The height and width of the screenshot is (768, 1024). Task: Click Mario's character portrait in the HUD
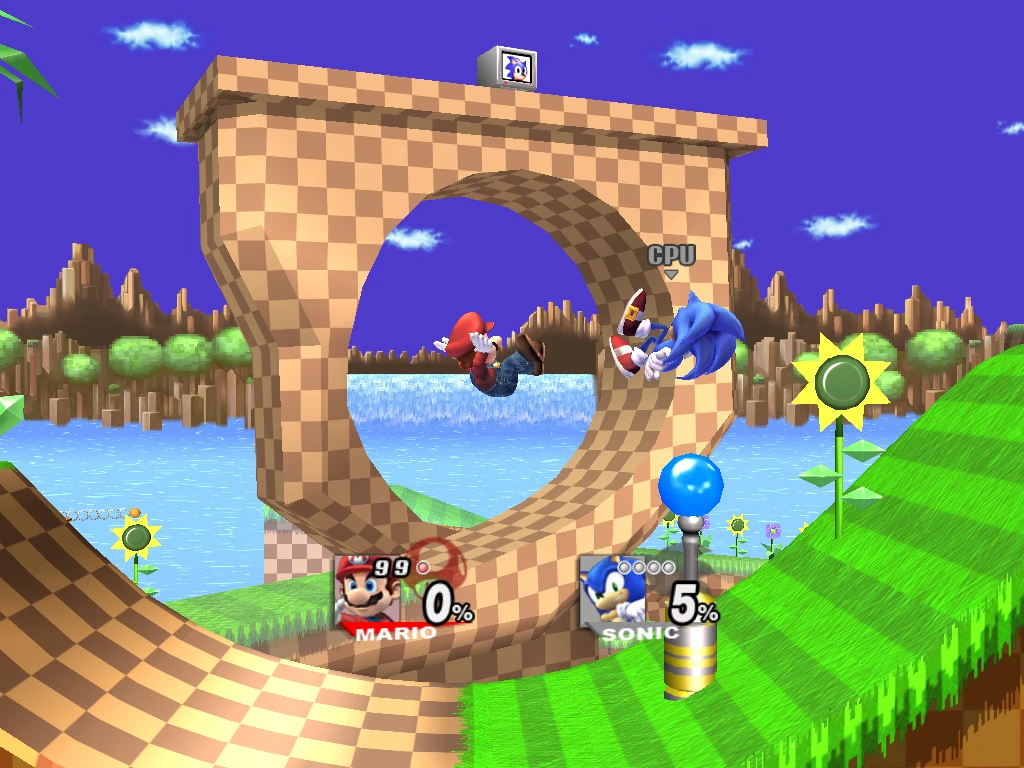(367, 592)
